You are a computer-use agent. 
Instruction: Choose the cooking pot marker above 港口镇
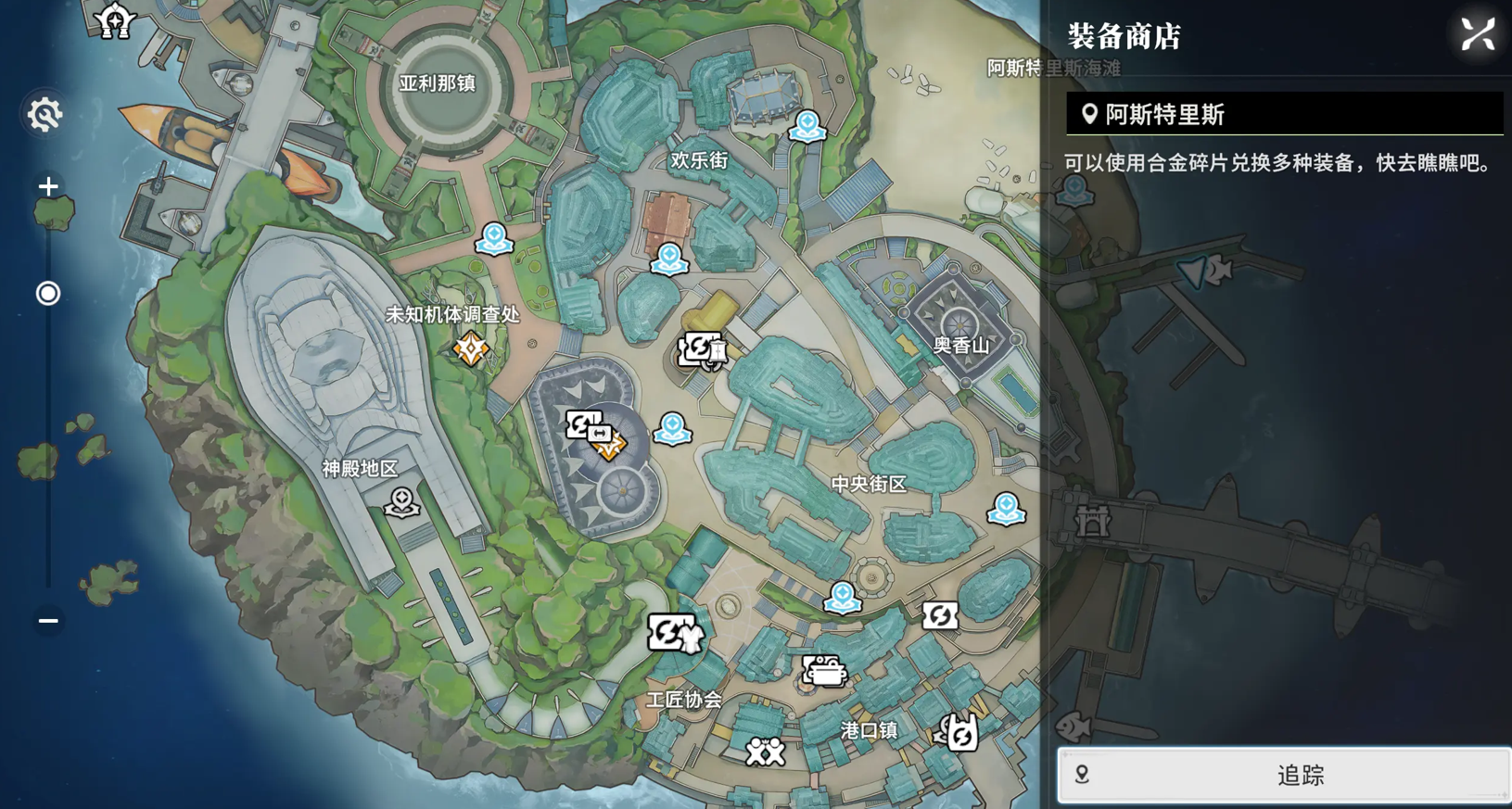[823, 670]
